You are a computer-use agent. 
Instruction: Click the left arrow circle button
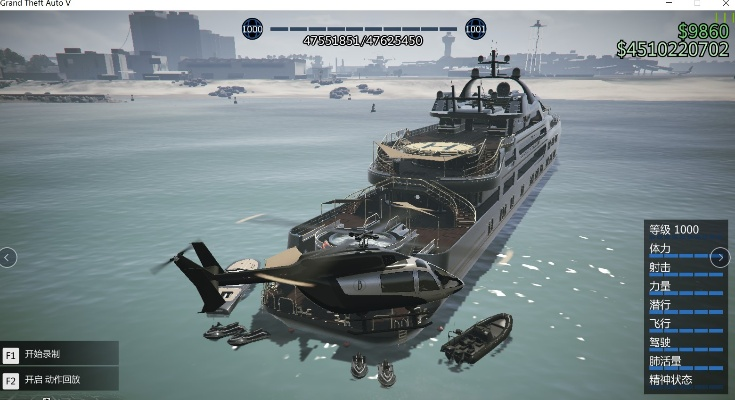point(8,257)
